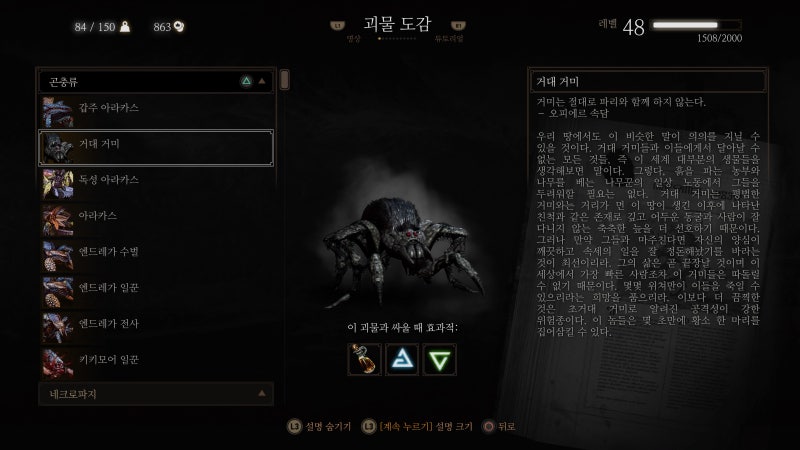Viewport: 800px width, 450px height.
Task: Click the insectoid oil bottle icon
Action: 364,360
